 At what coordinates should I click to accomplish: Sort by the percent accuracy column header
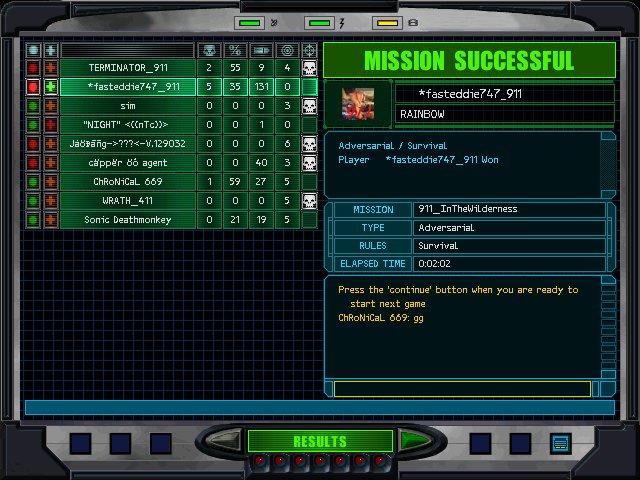pyautogui.click(x=235, y=50)
